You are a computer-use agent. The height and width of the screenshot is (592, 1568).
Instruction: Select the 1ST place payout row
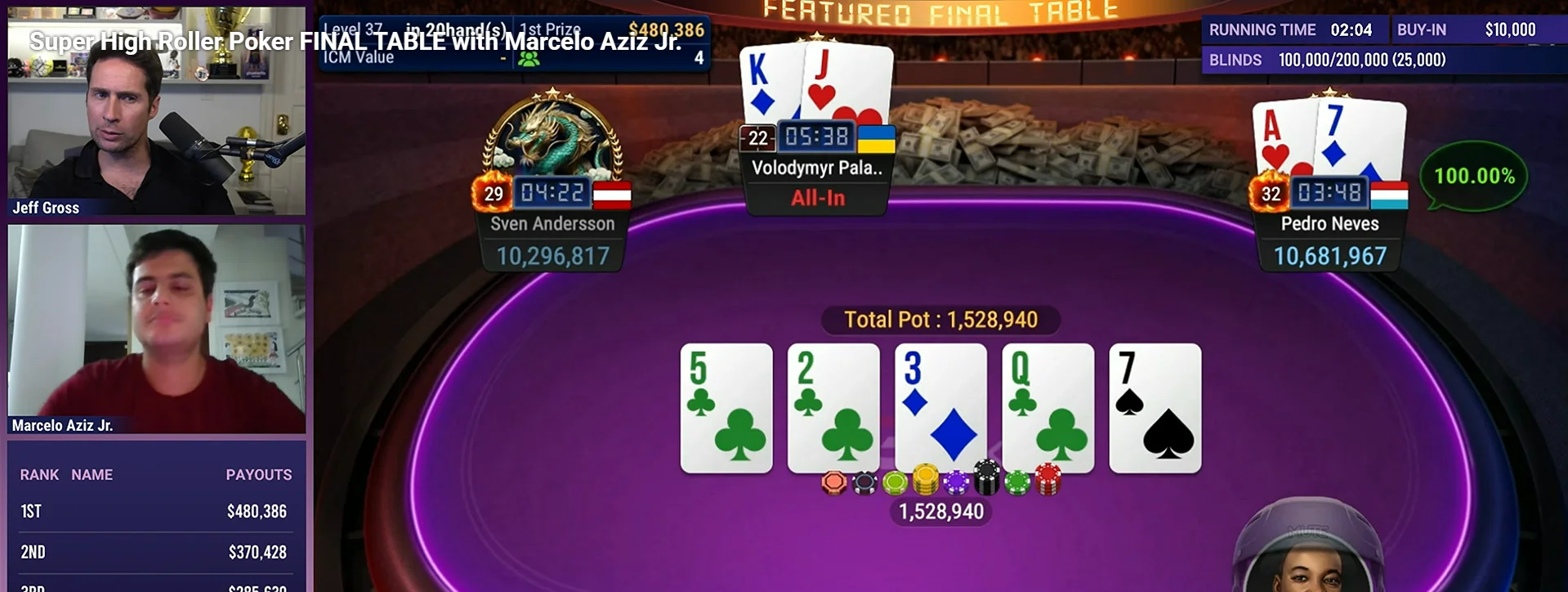pyautogui.click(x=156, y=512)
